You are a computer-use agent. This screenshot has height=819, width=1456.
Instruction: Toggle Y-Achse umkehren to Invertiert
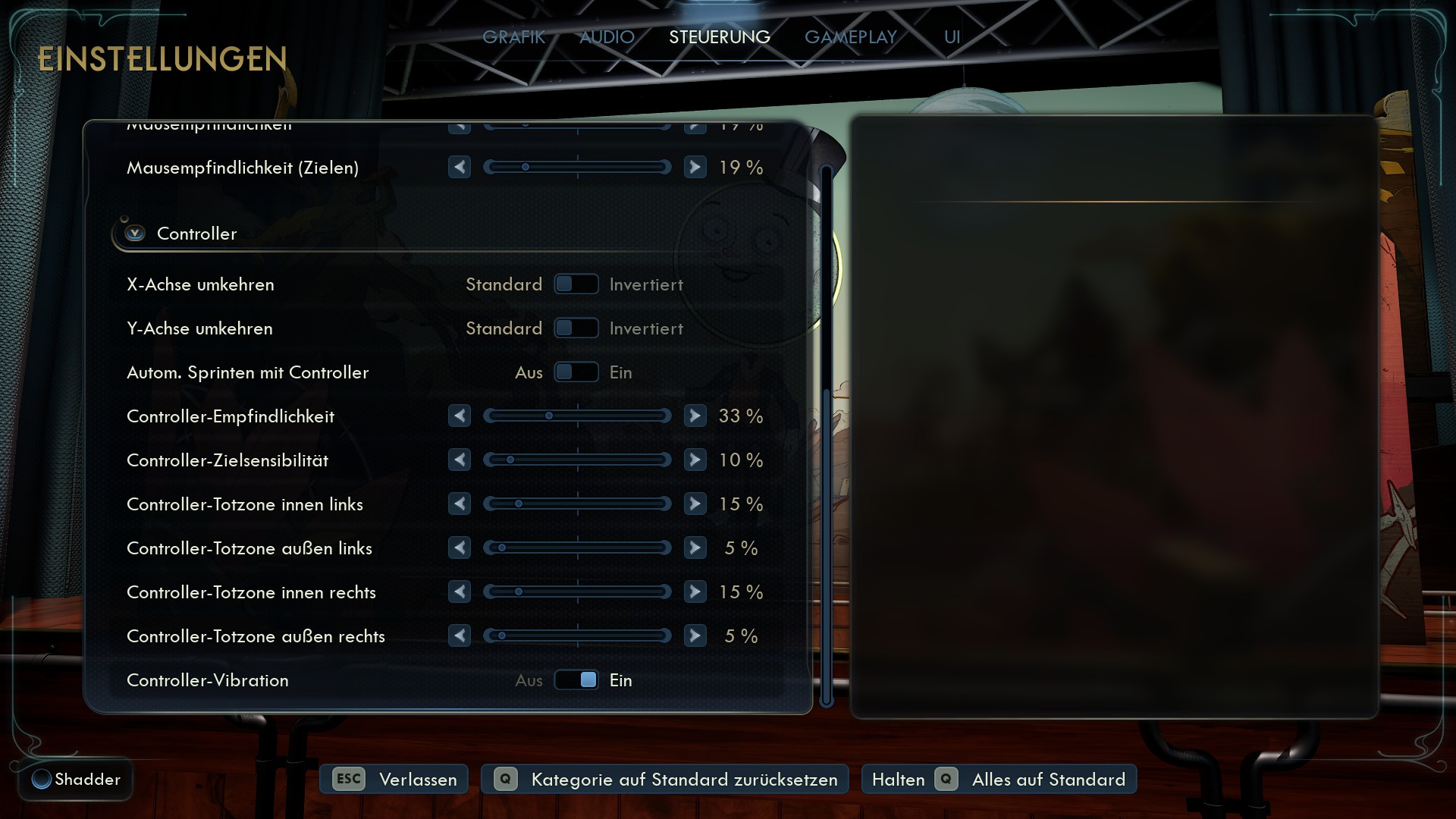click(576, 328)
